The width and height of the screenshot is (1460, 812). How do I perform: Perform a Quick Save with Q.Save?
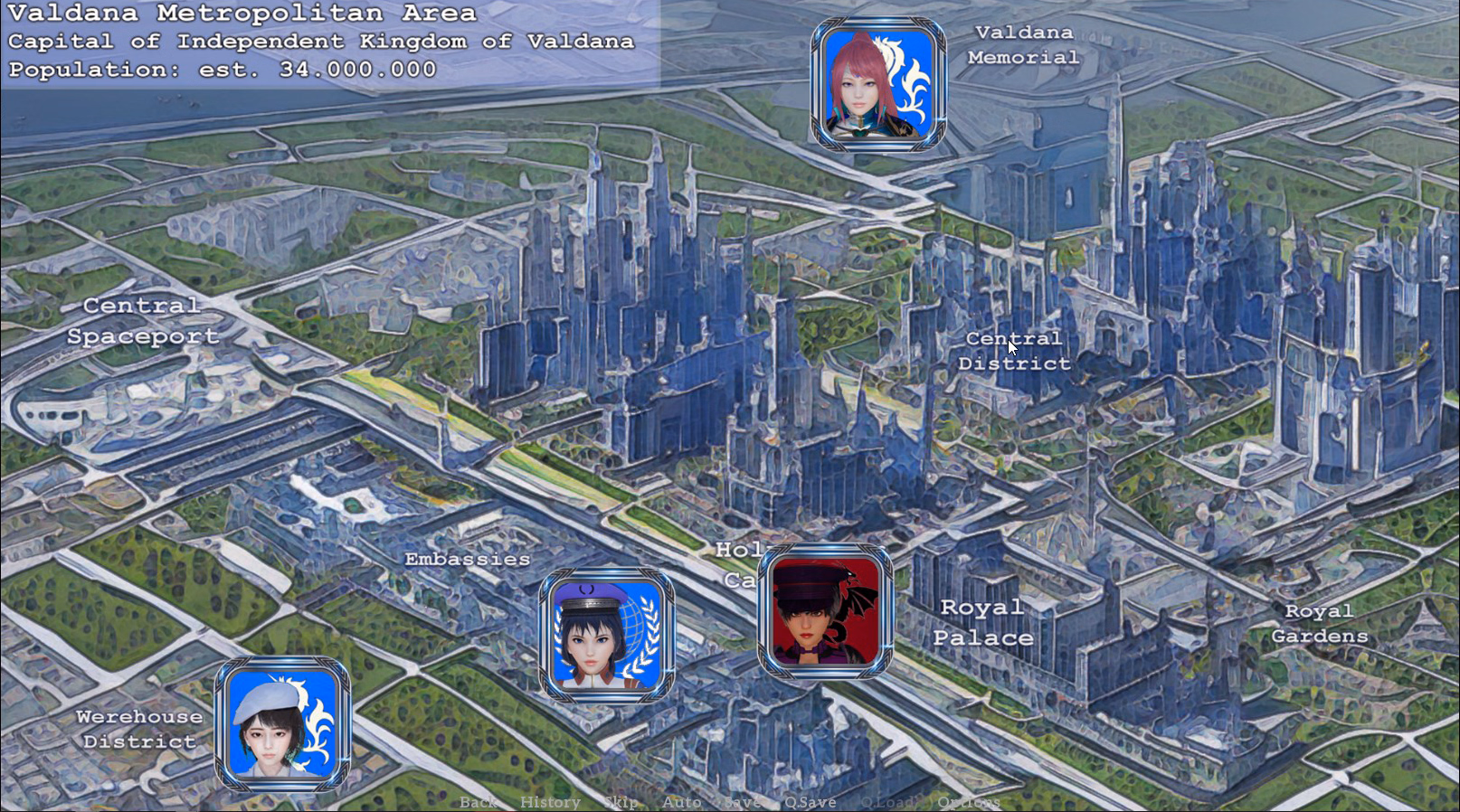tap(811, 802)
